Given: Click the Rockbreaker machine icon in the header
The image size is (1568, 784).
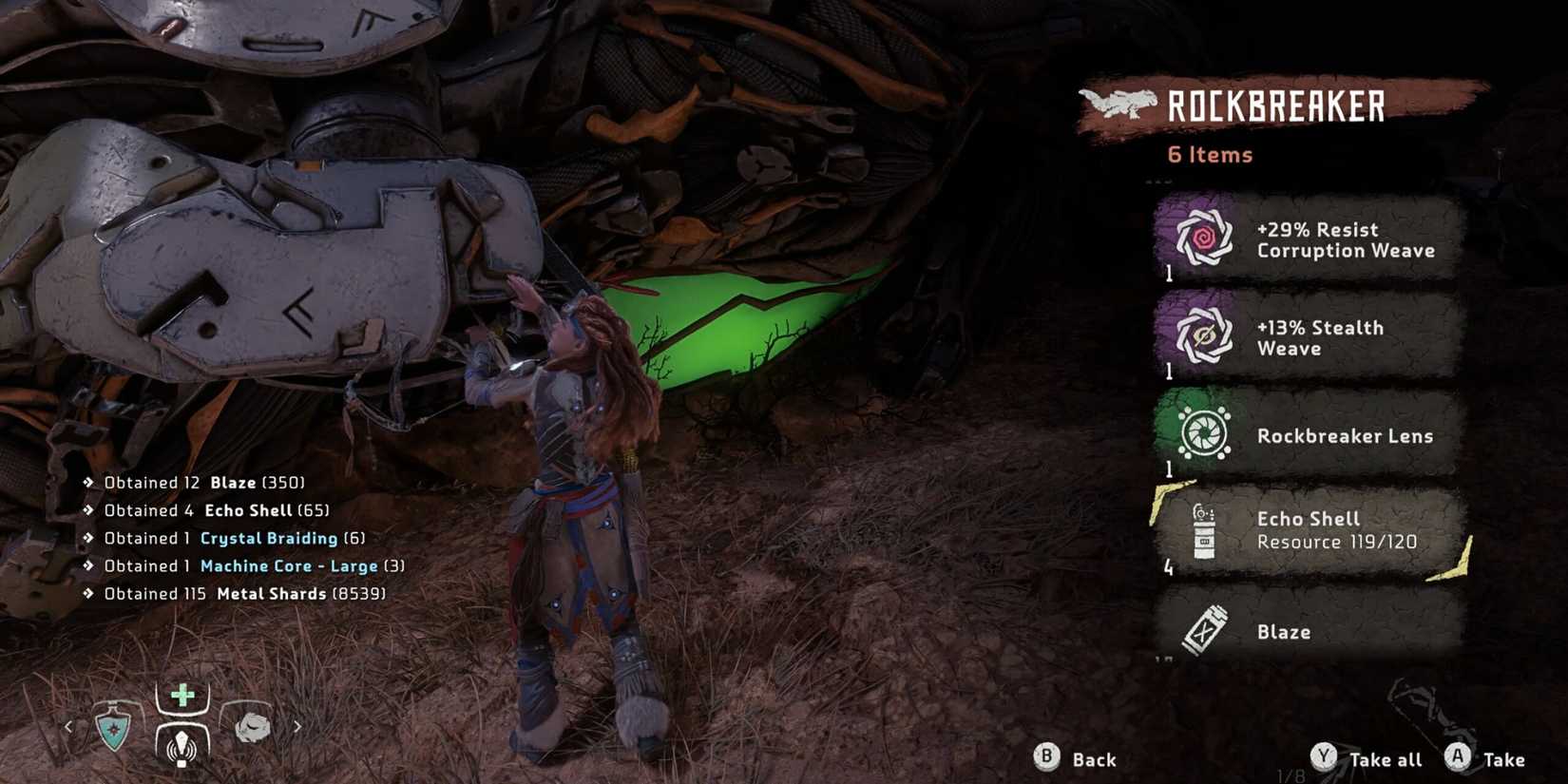Looking at the screenshot, I should pyautogui.click(x=1121, y=105).
